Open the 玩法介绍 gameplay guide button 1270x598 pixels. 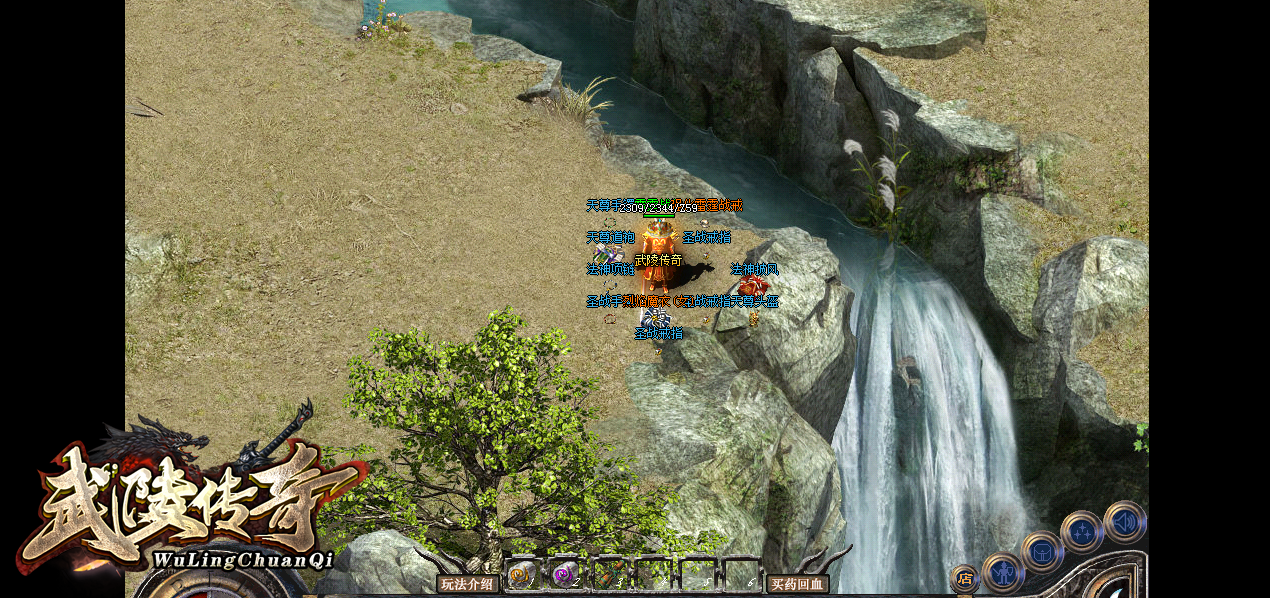point(468,584)
